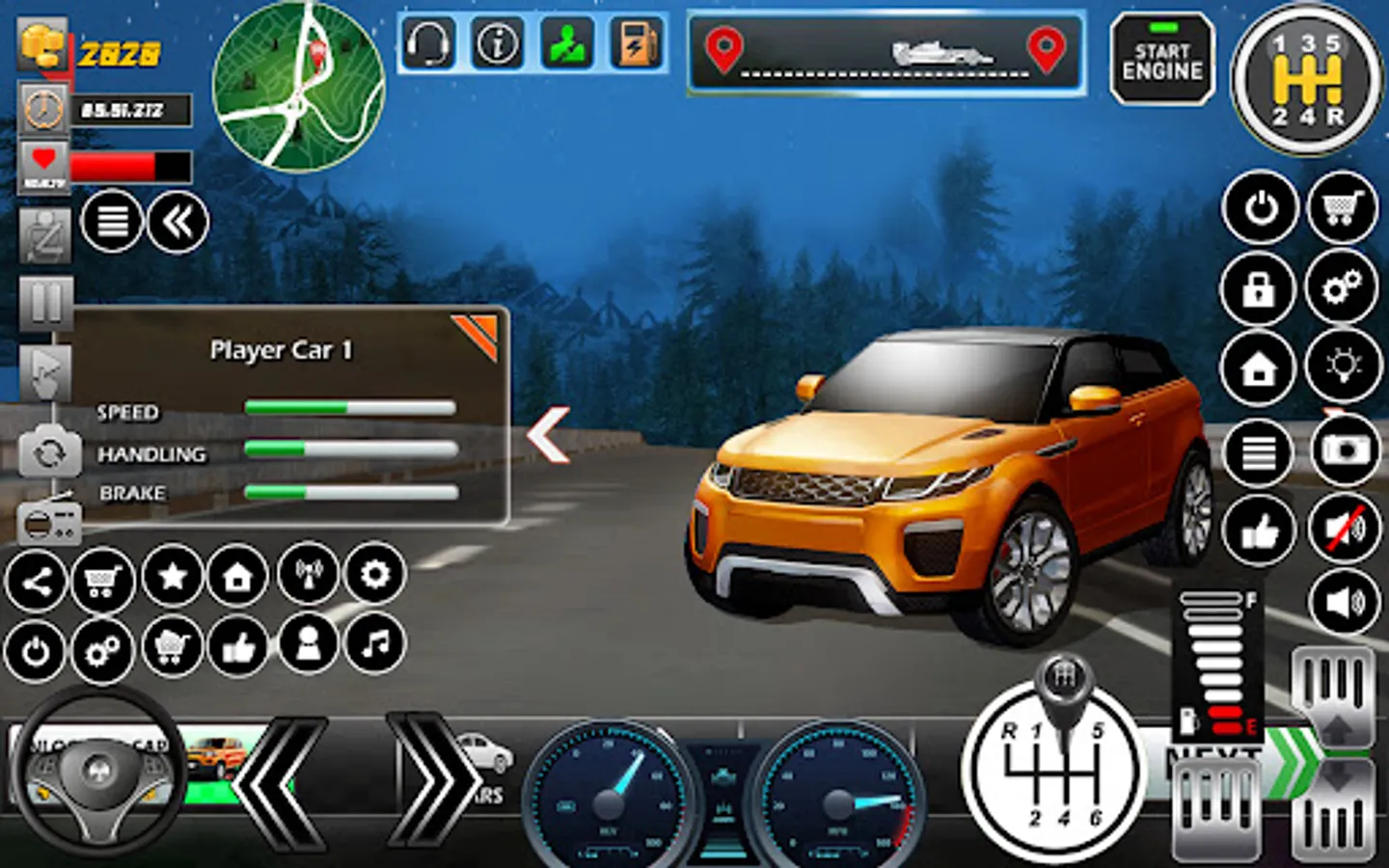Pause the game with the pause button
Viewport: 1389px width, 868px height.
coord(44,303)
